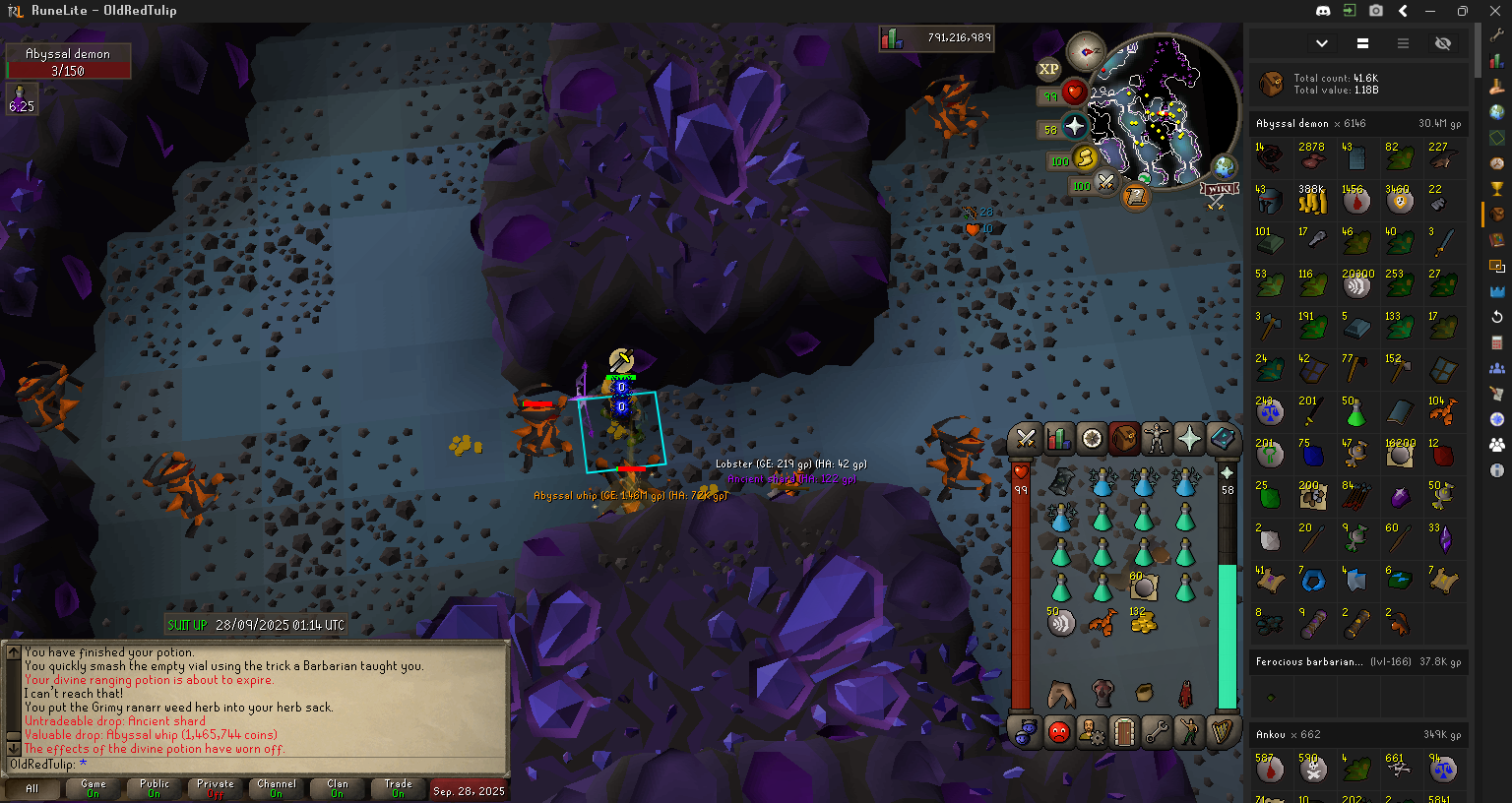This screenshot has height=803, width=1512.
Task: Click the coins stack in inventory
Action: pyautogui.click(x=1143, y=622)
